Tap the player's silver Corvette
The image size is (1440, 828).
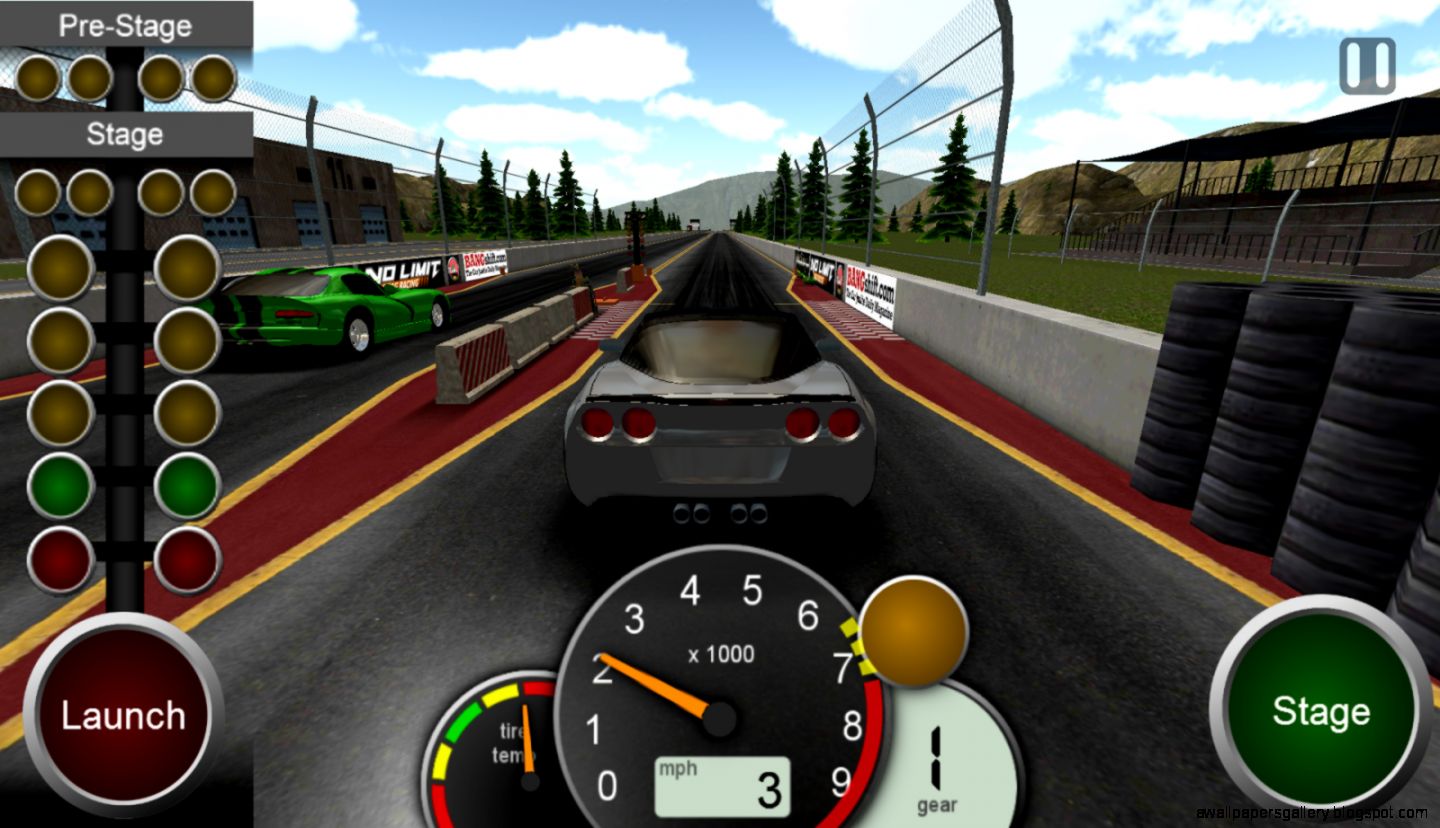pos(720,430)
